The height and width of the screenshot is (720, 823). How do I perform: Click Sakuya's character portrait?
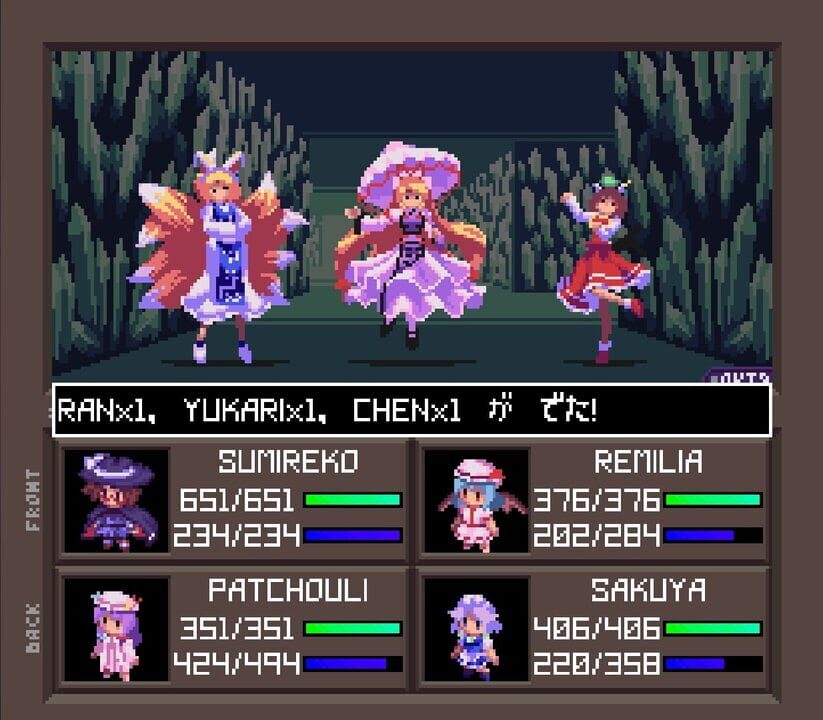[x=476, y=629]
